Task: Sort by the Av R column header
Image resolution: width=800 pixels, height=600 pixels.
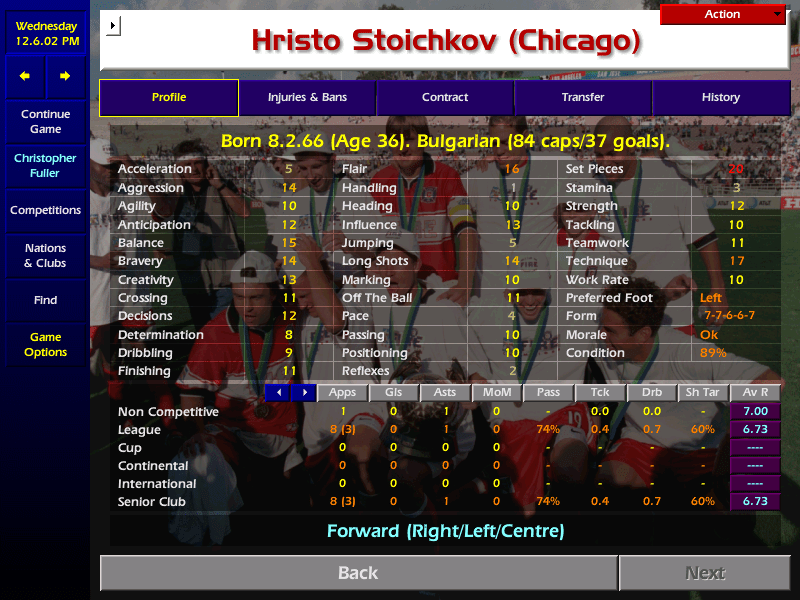Action: click(x=756, y=393)
